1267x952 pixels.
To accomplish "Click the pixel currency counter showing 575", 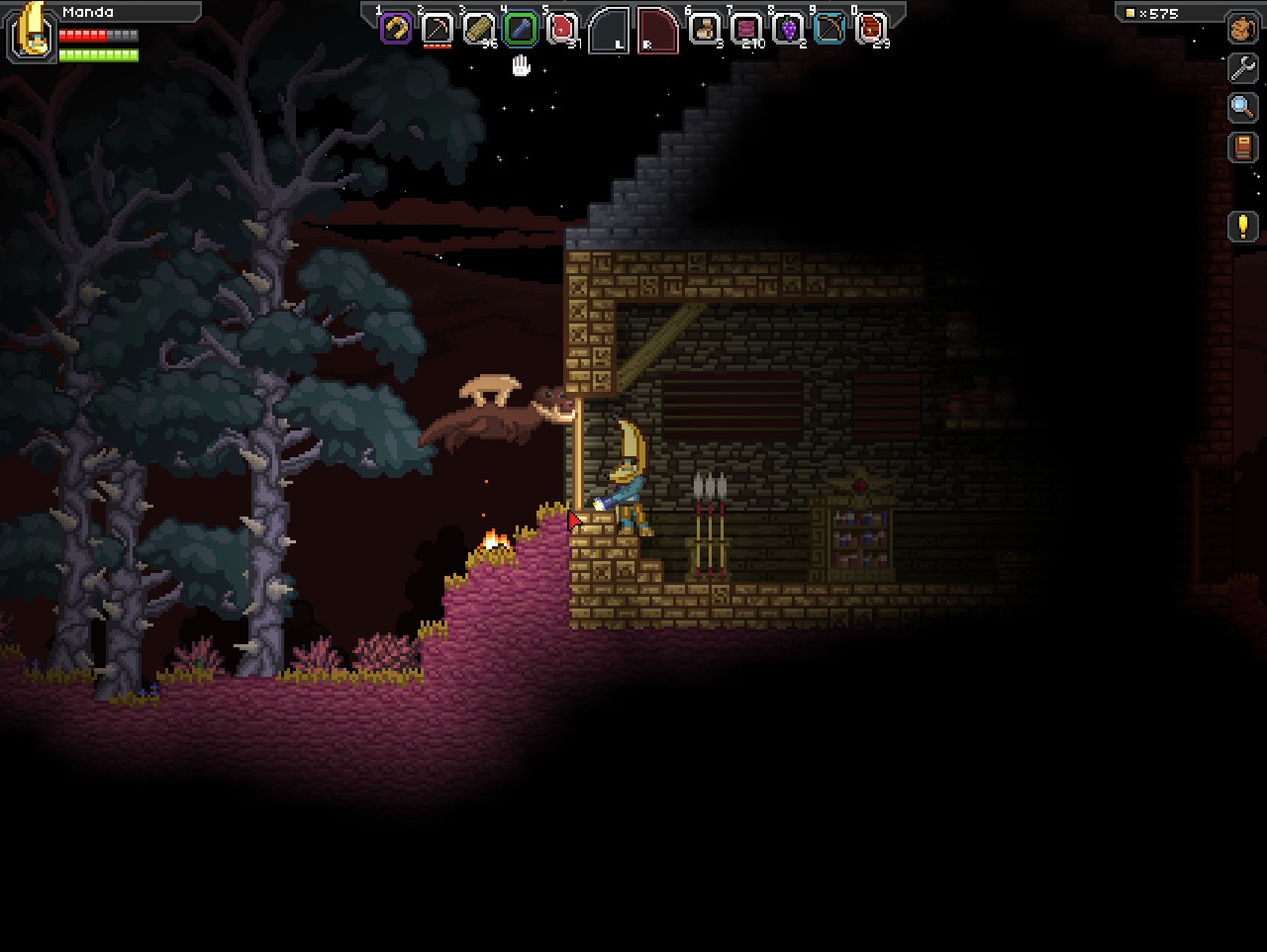I will 1156,12.
